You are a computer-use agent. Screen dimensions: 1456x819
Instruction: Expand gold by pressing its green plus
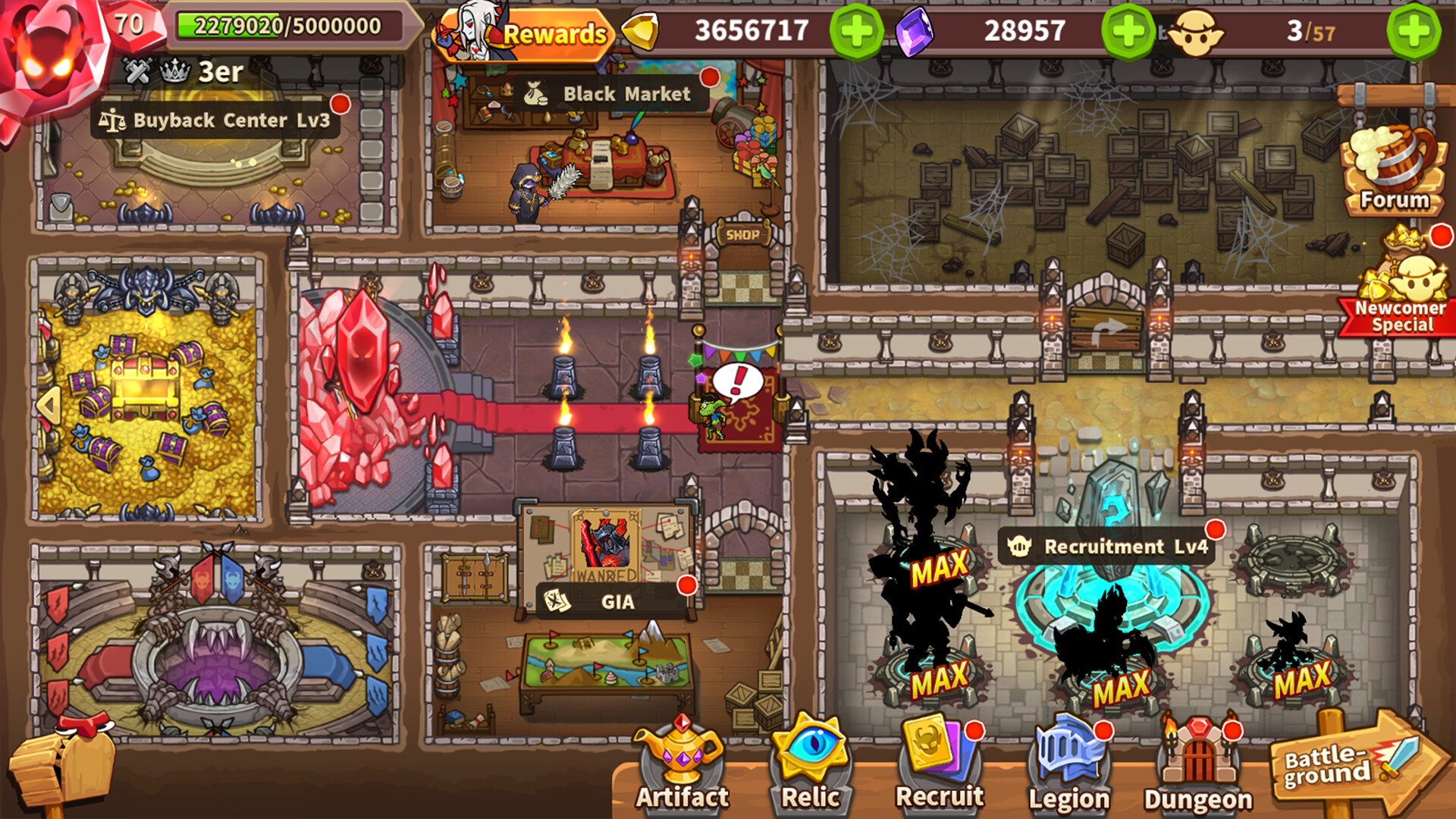click(x=856, y=31)
